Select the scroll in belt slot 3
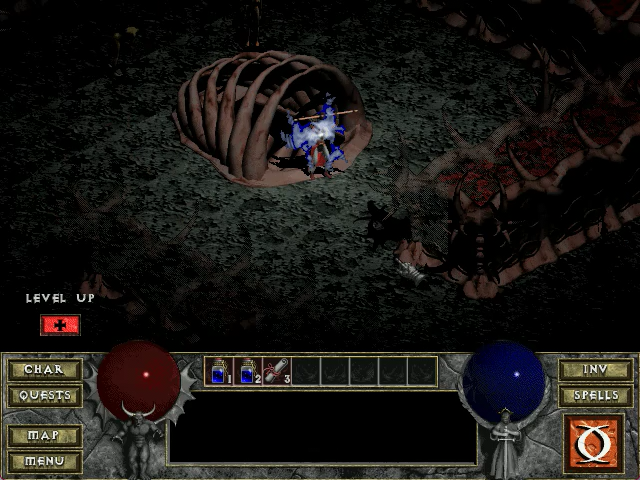640x480 pixels. [277, 372]
